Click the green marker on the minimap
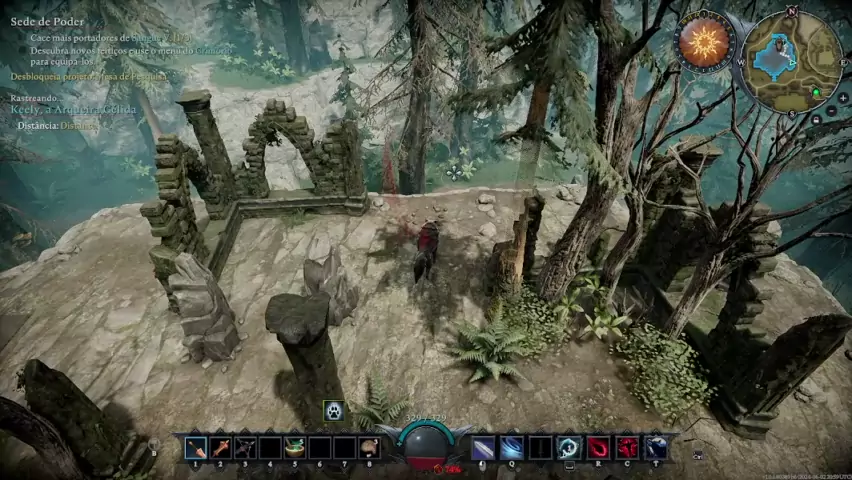The image size is (852, 480). pyautogui.click(x=816, y=92)
